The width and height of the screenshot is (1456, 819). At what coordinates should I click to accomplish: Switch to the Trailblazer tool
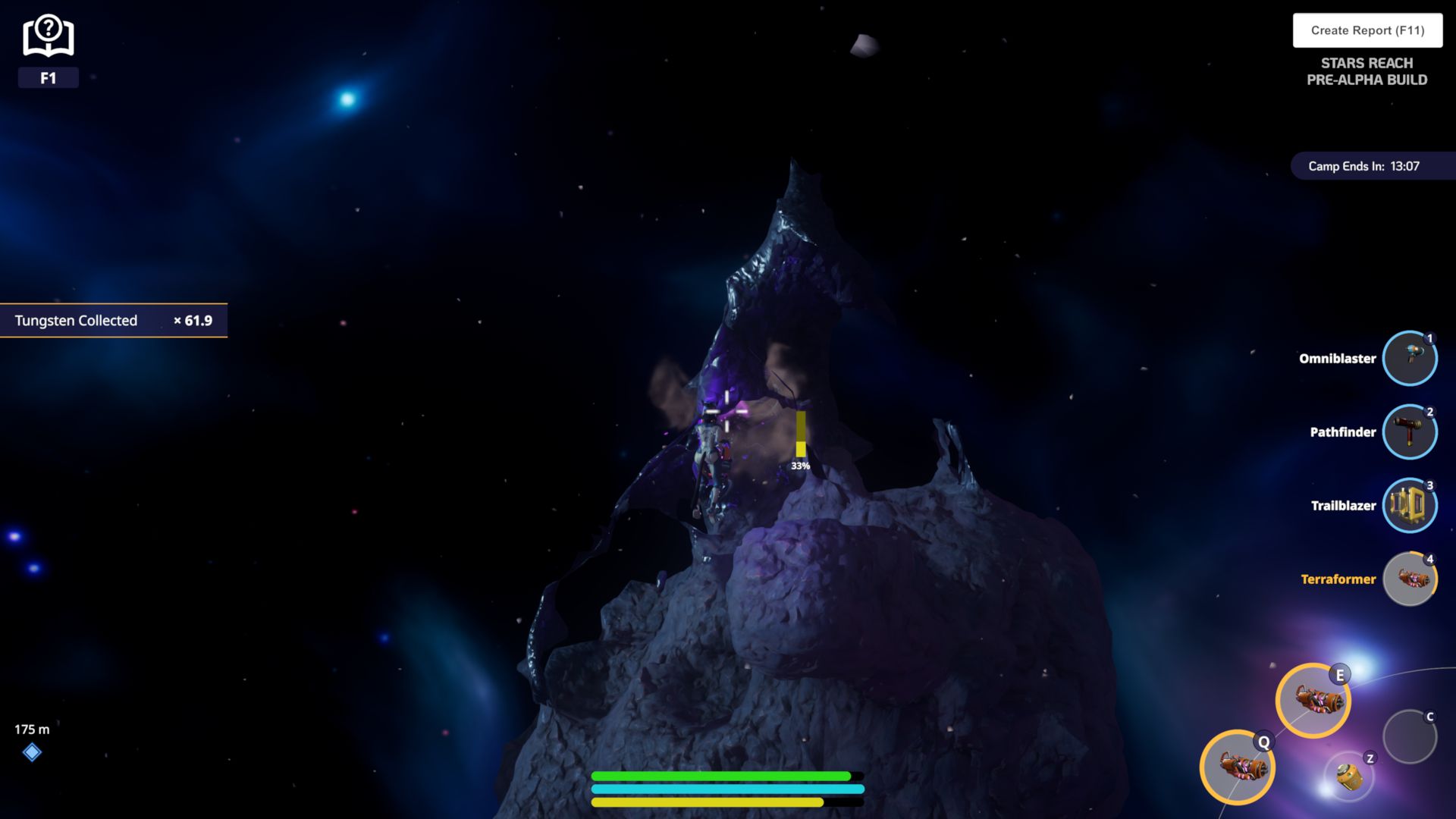tap(1409, 505)
